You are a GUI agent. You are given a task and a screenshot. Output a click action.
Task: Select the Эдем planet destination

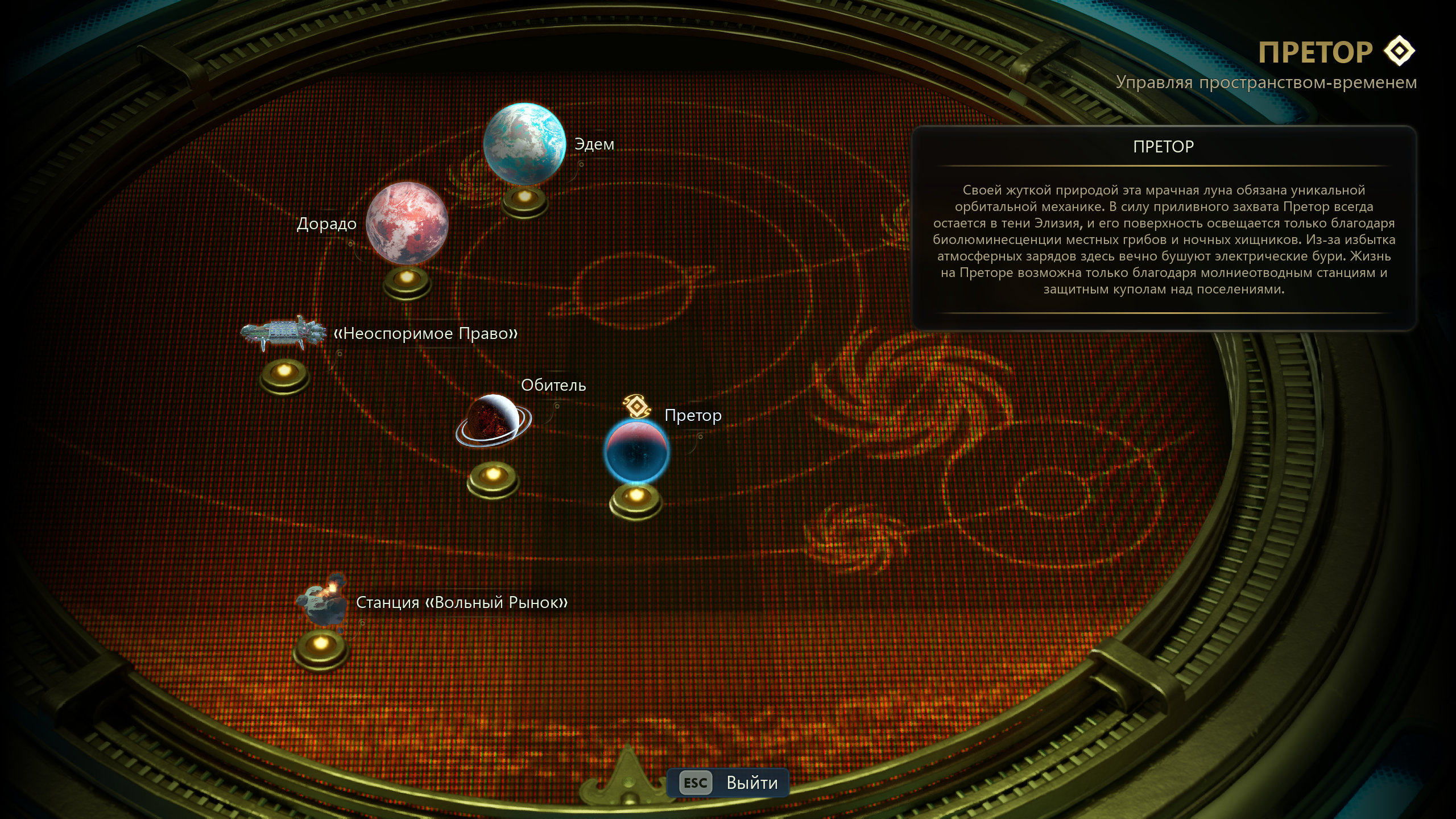pos(524,144)
